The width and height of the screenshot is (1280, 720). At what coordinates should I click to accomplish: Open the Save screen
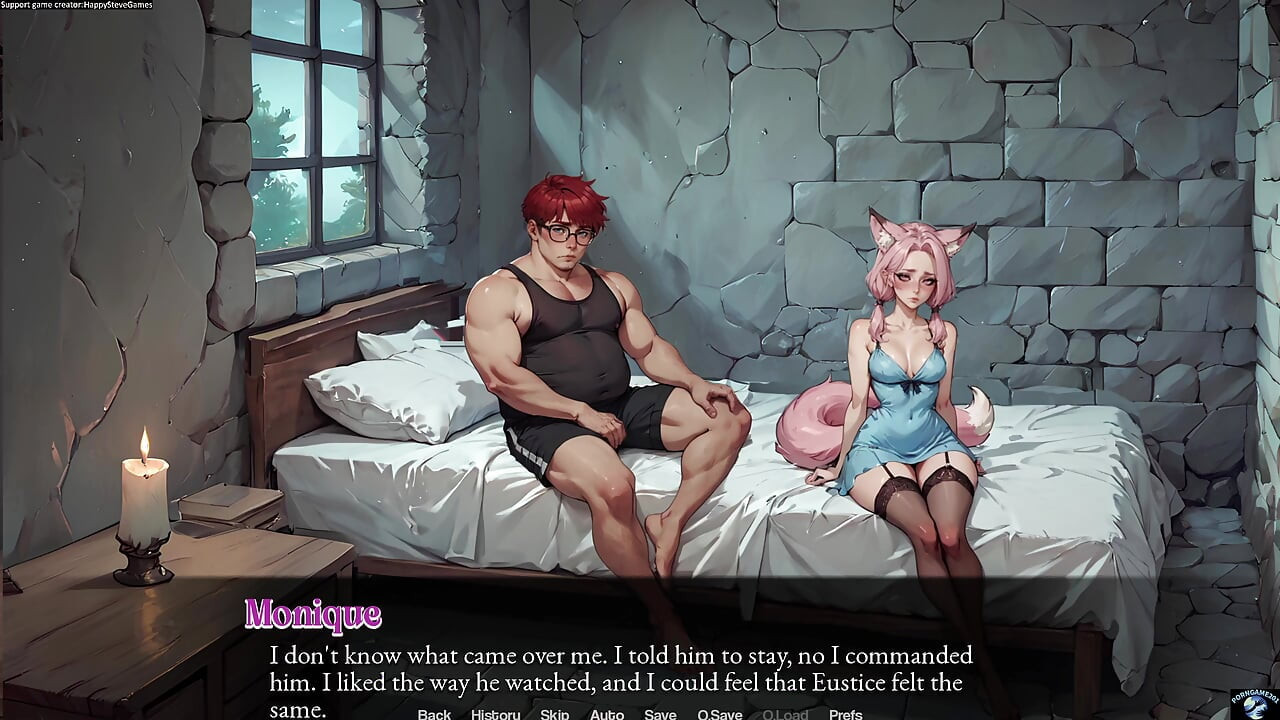[x=660, y=714]
